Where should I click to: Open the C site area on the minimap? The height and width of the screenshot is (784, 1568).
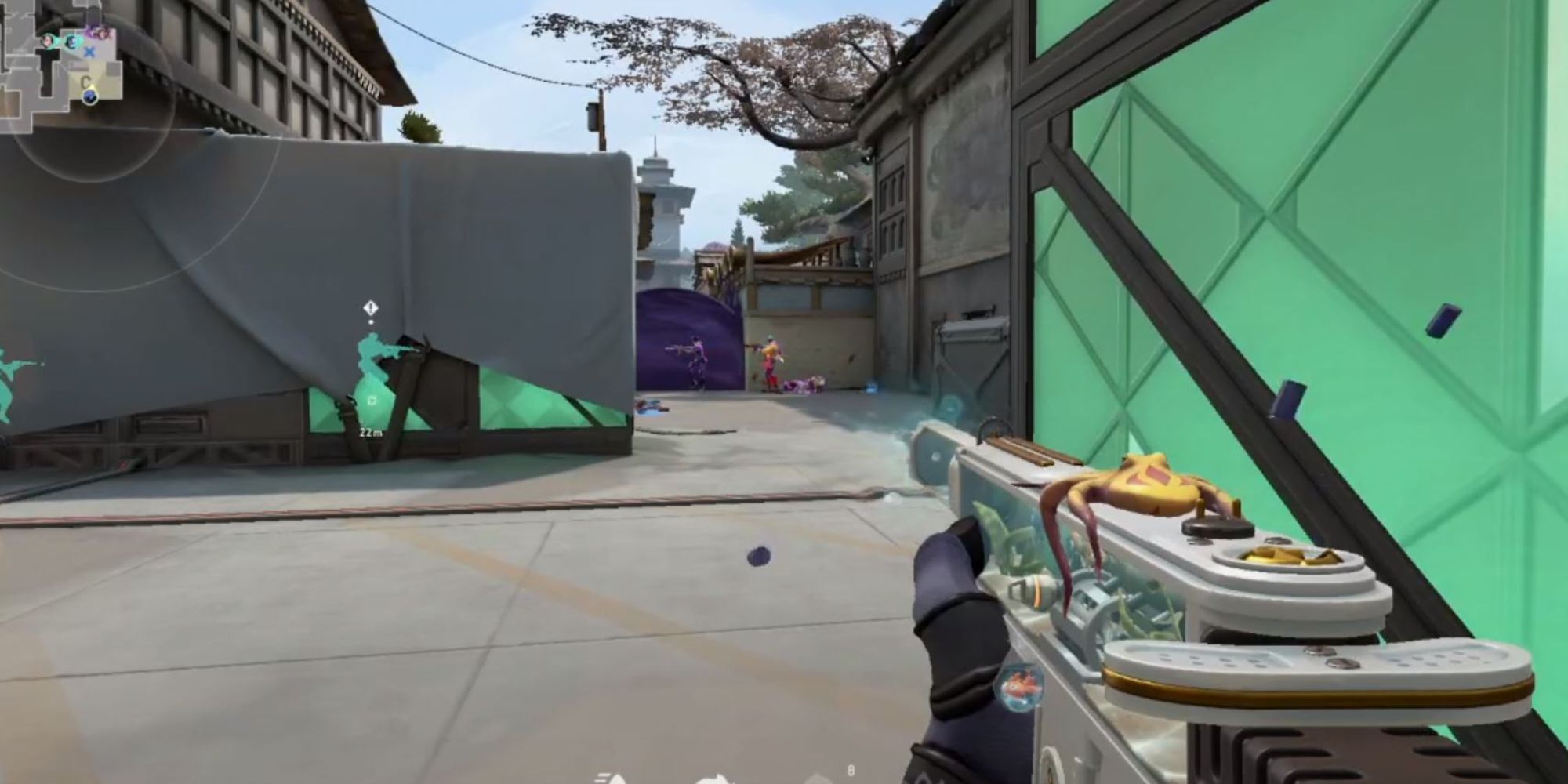point(85,80)
